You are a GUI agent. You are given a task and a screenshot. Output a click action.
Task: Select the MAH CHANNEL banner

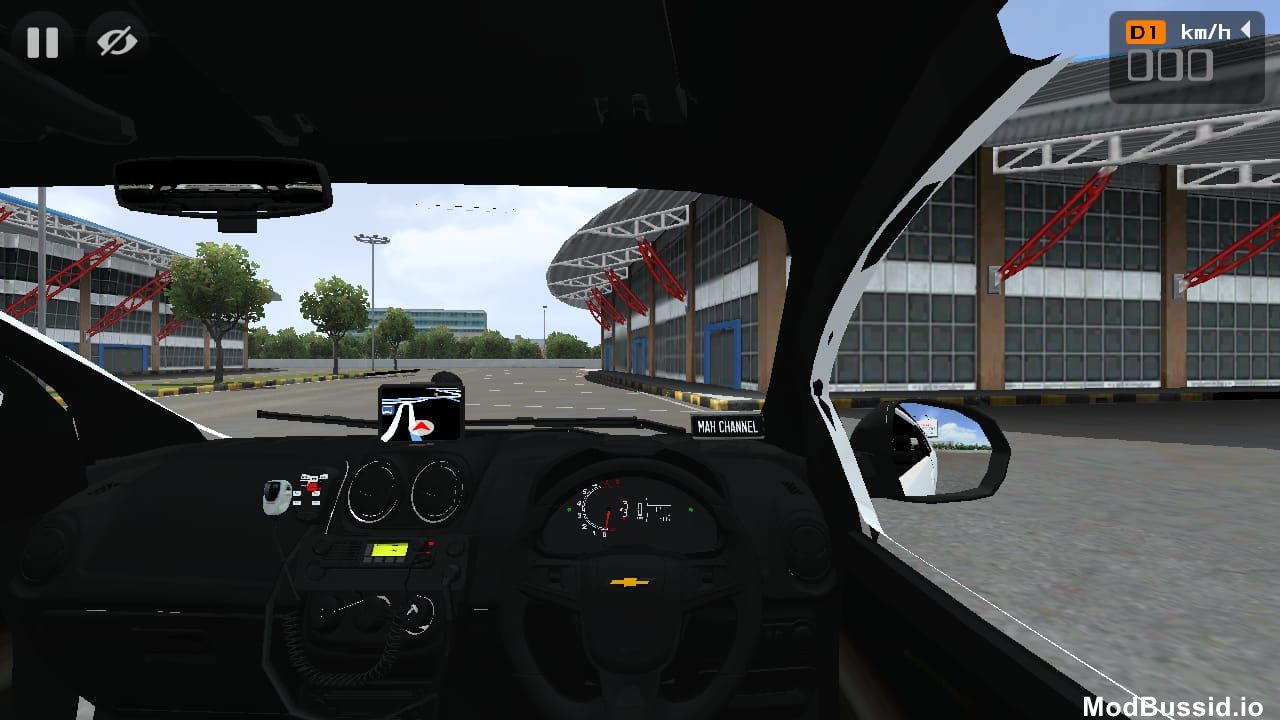[x=727, y=425]
